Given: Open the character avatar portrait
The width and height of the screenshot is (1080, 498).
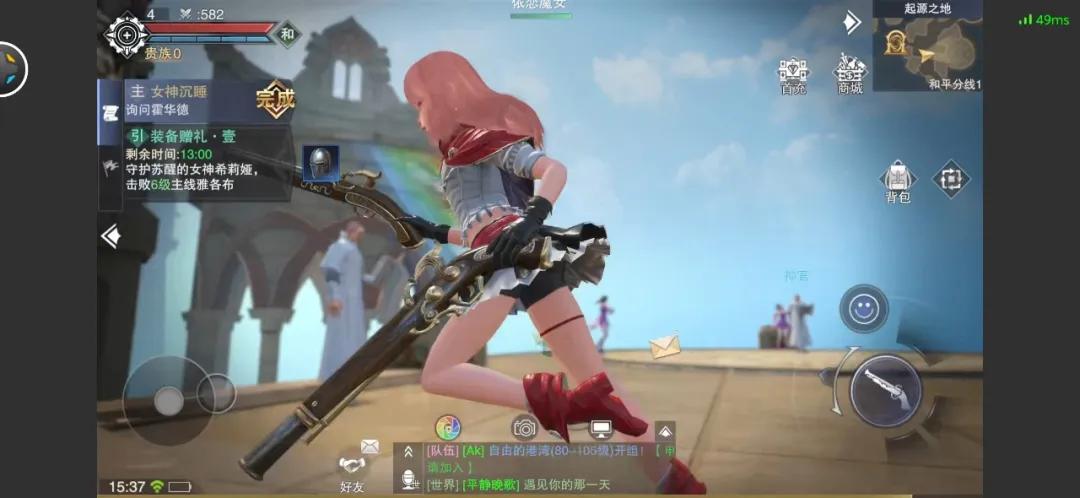Looking at the screenshot, I should pos(126,35).
